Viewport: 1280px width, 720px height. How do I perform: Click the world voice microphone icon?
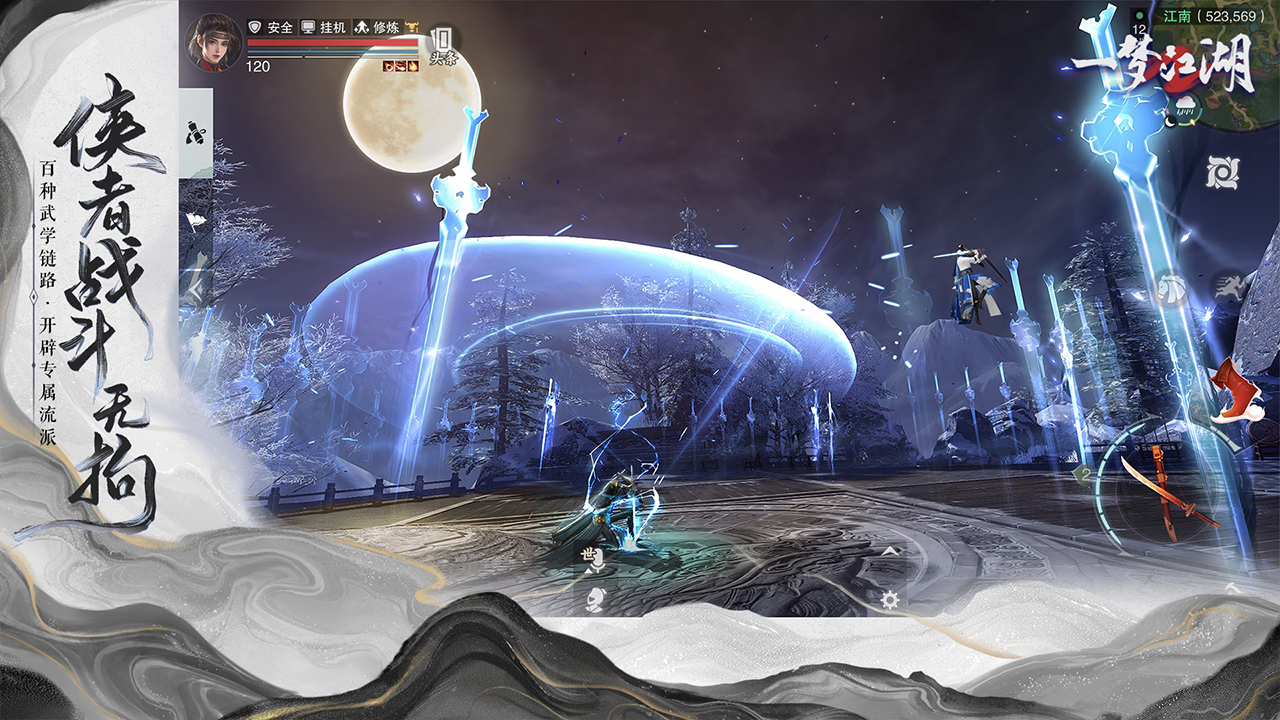pyautogui.click(x=592, y=559)
